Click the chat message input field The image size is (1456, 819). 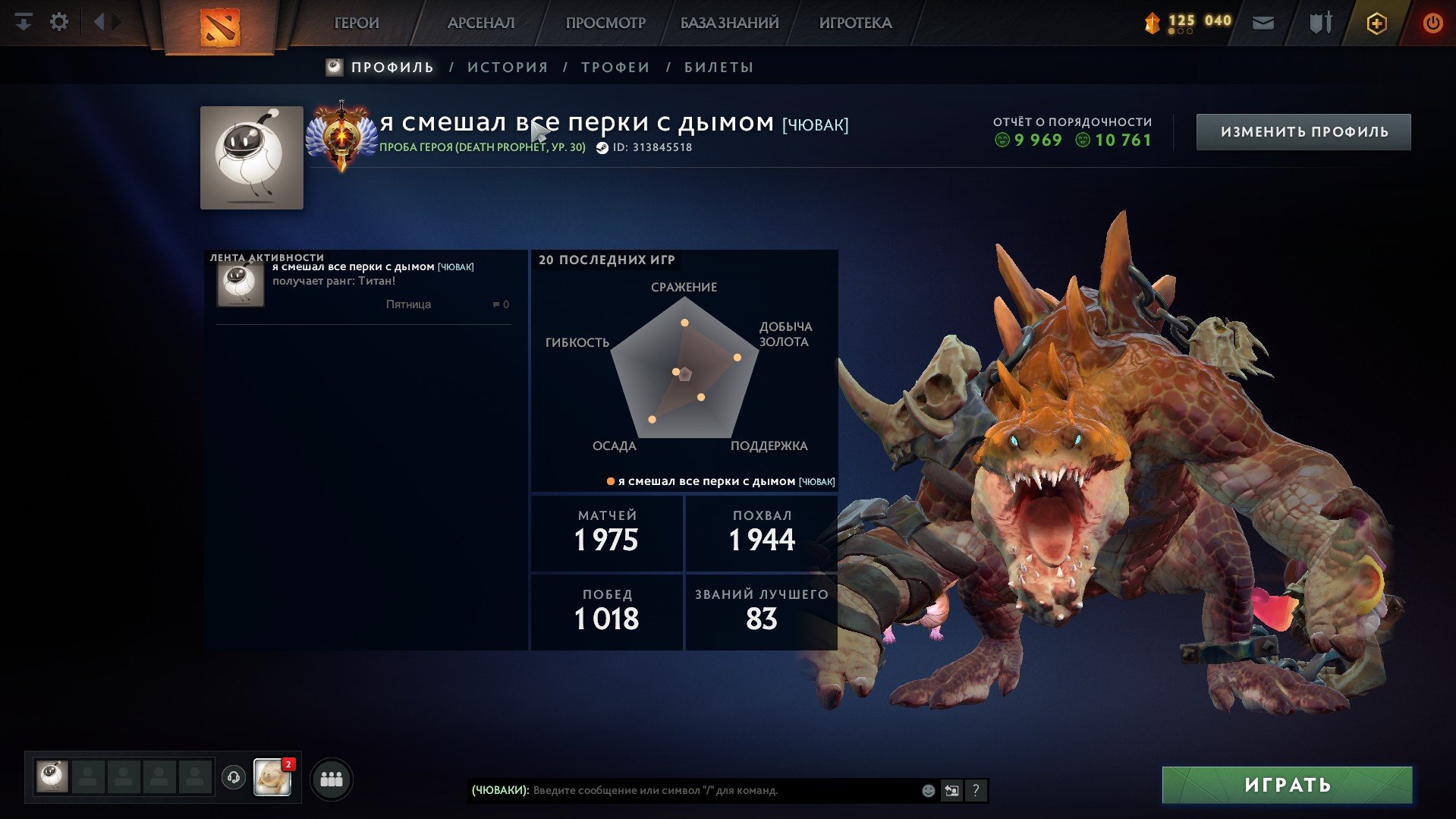point(721,790)
